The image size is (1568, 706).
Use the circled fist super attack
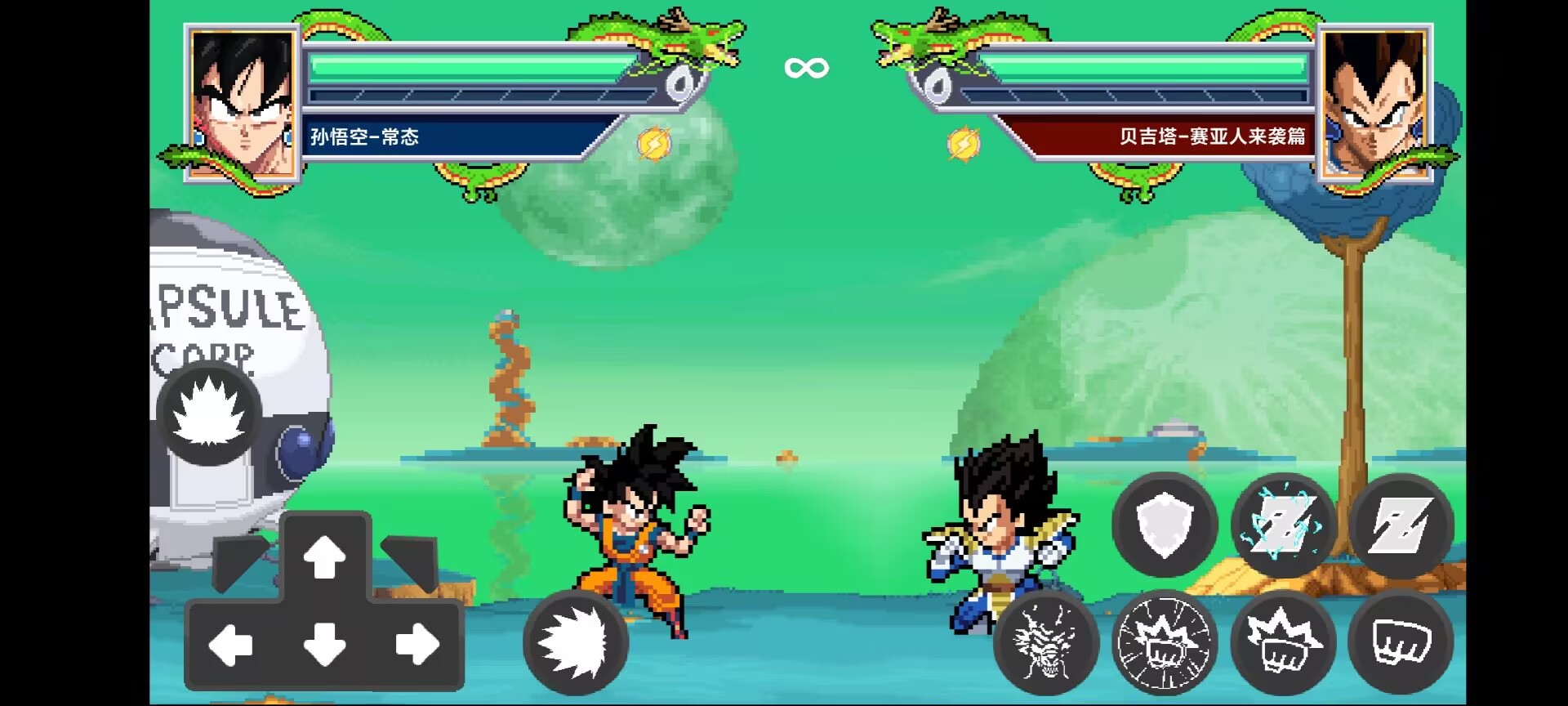click(x=1165, y=642)
